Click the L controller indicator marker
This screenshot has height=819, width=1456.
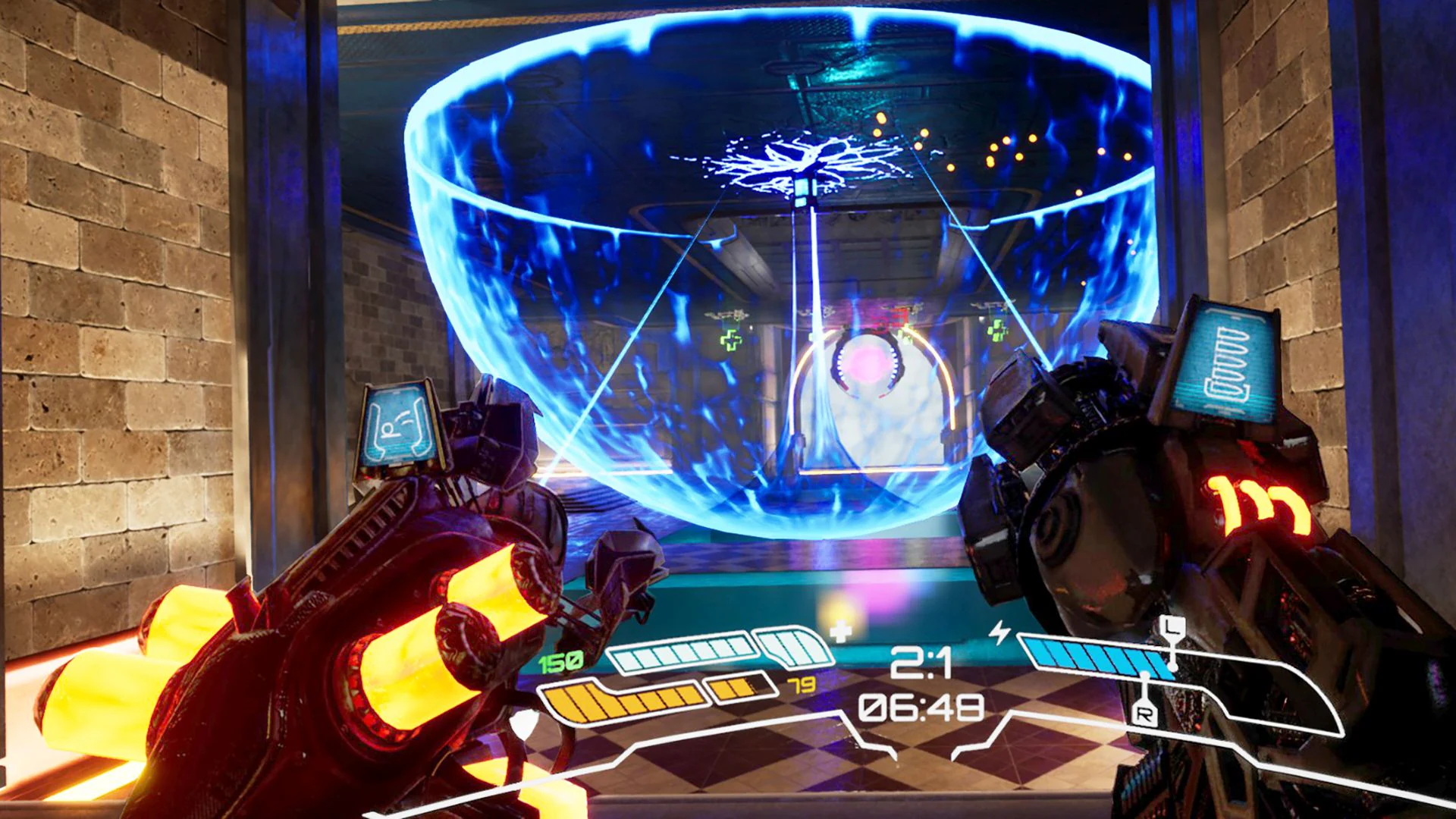click(x=1173, y=627)
